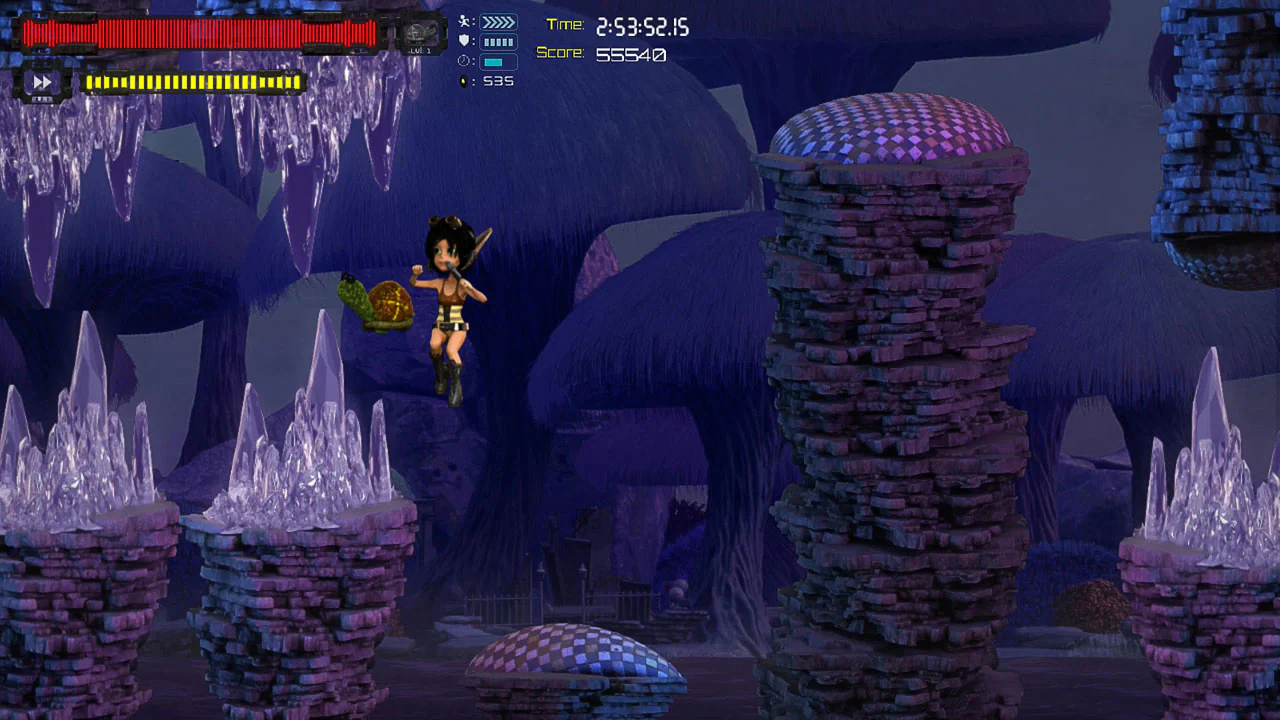This screenshot has height=720, width=1280.
Task: Click the shield segment indicator bar
Action: 497,41
